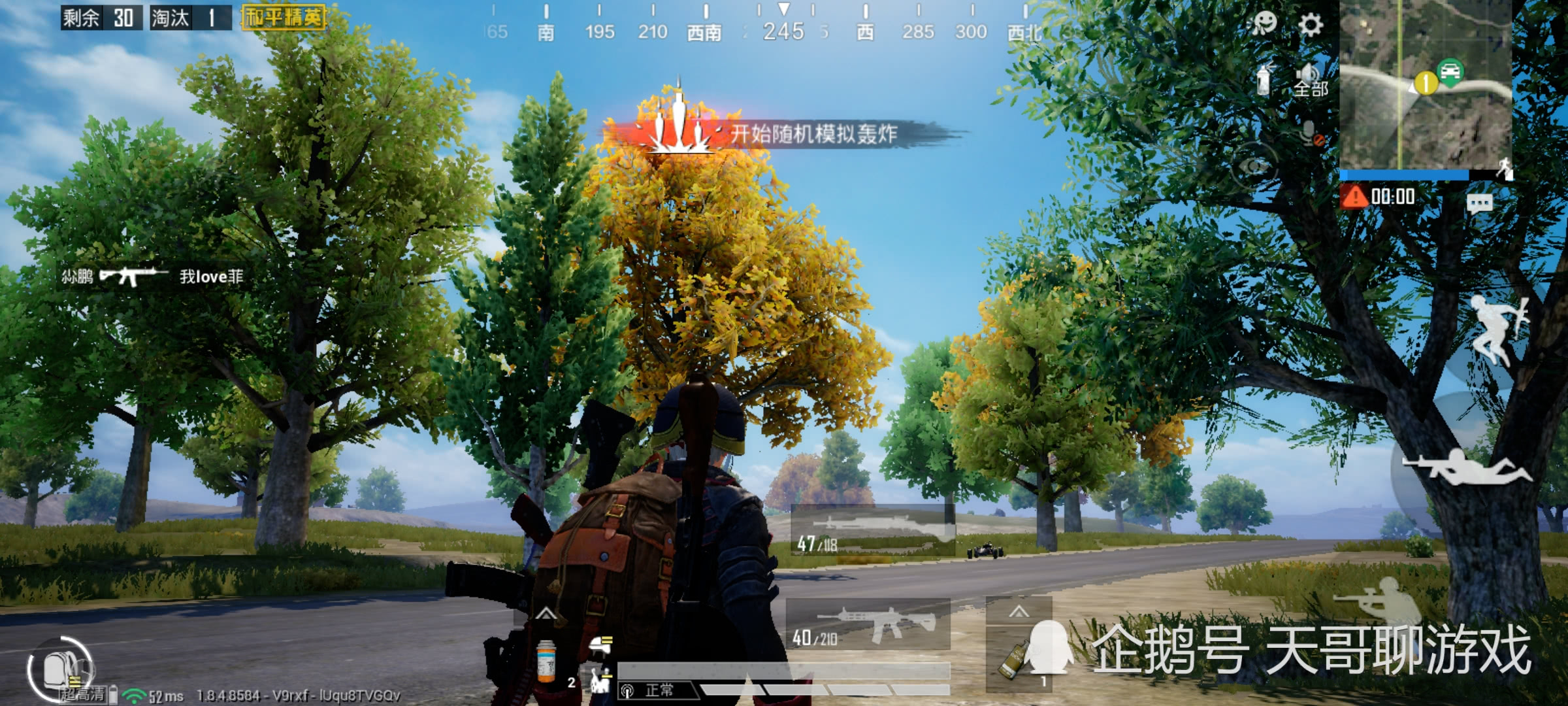Expand the healing items list arrow
Screen dimensions: 1568x706
546,614
